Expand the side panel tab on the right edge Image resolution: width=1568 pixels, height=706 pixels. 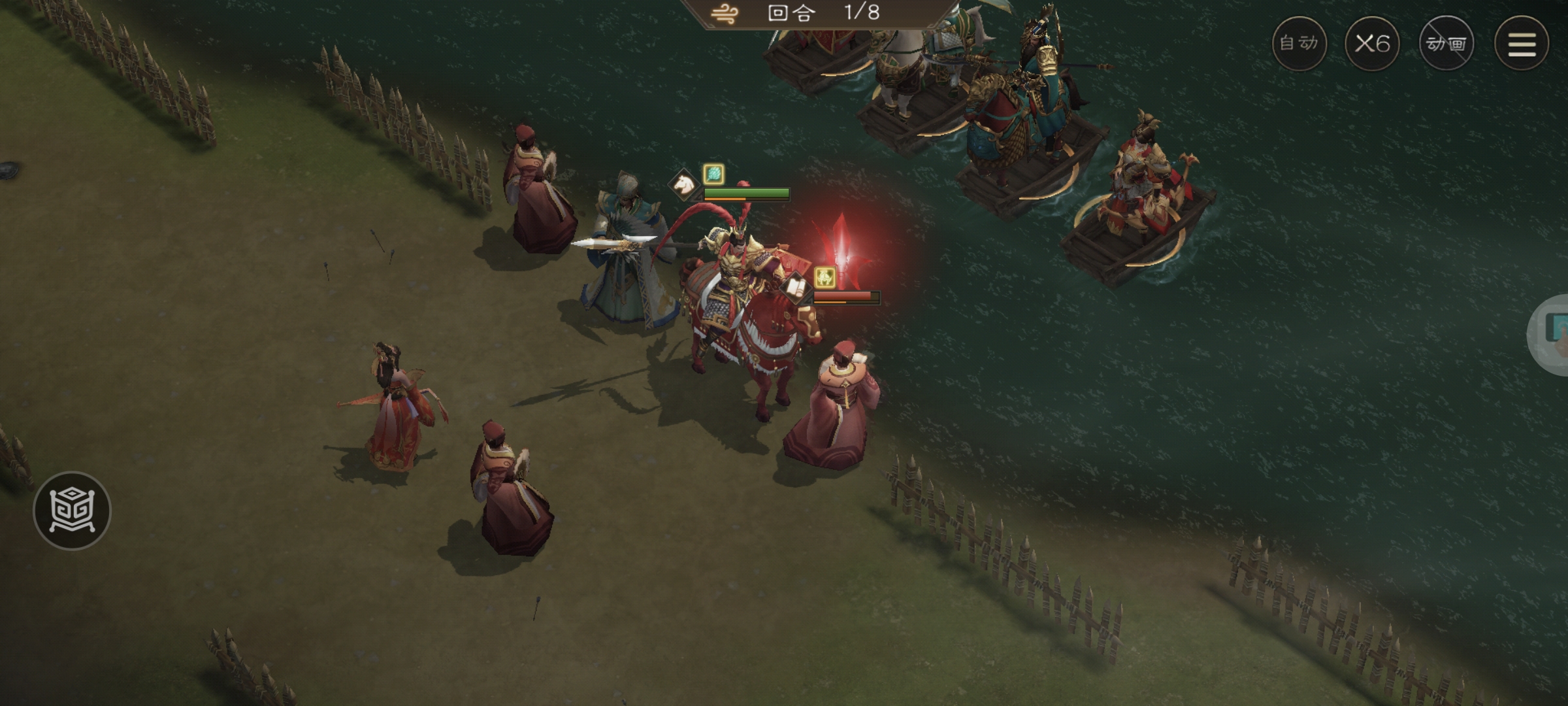click(x=1552, y=334)
